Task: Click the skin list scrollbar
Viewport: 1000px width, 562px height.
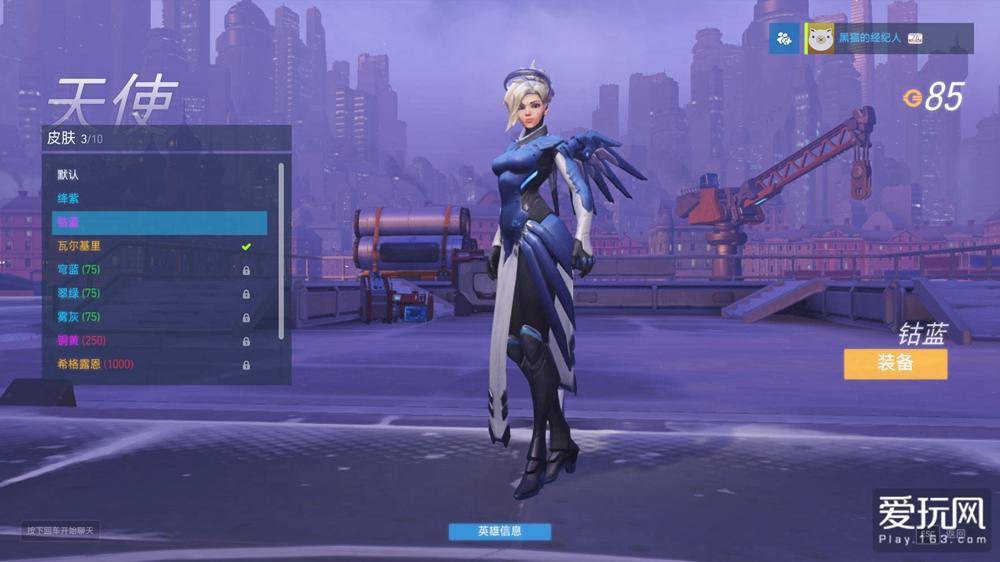Action: tap(282, 250)
